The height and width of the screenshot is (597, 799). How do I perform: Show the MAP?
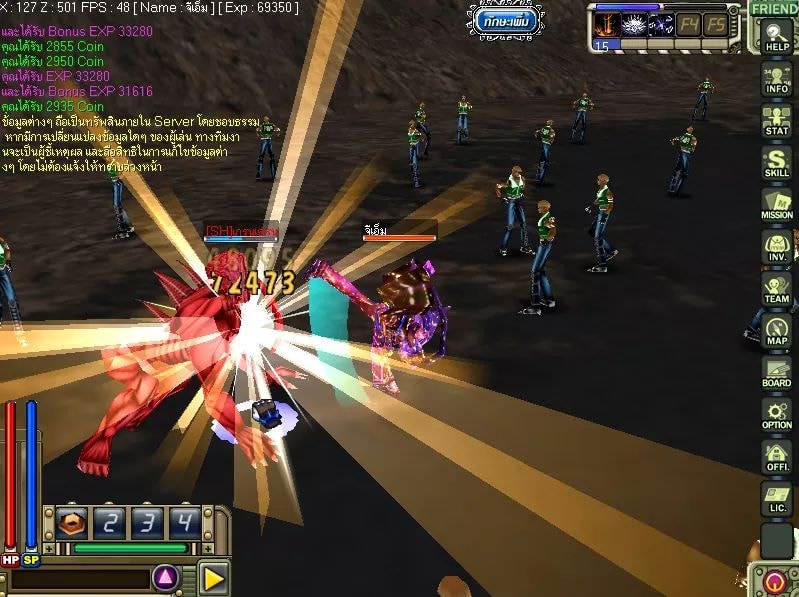pos(776,330)
